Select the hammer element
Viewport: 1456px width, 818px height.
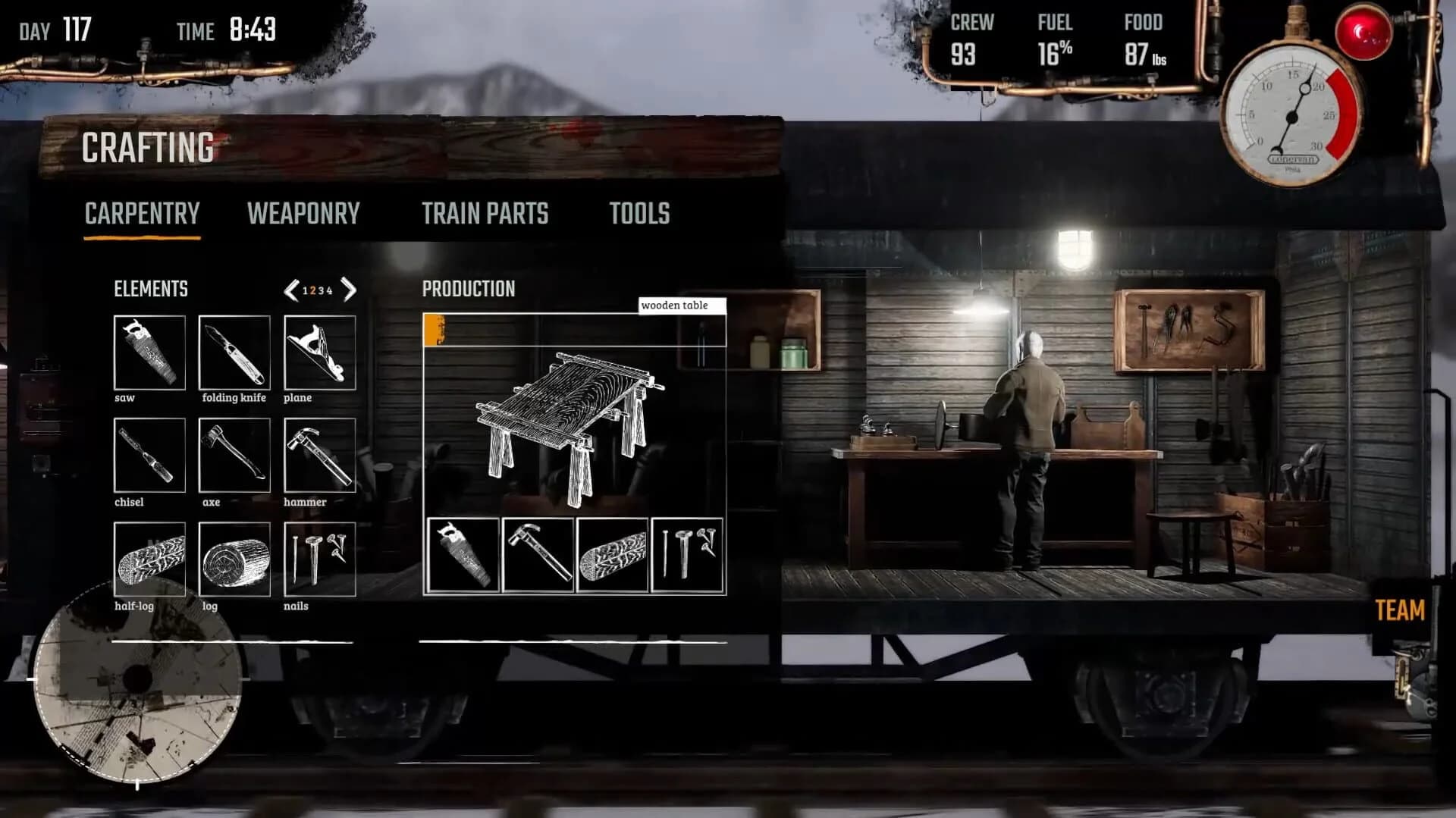[320, 457]
